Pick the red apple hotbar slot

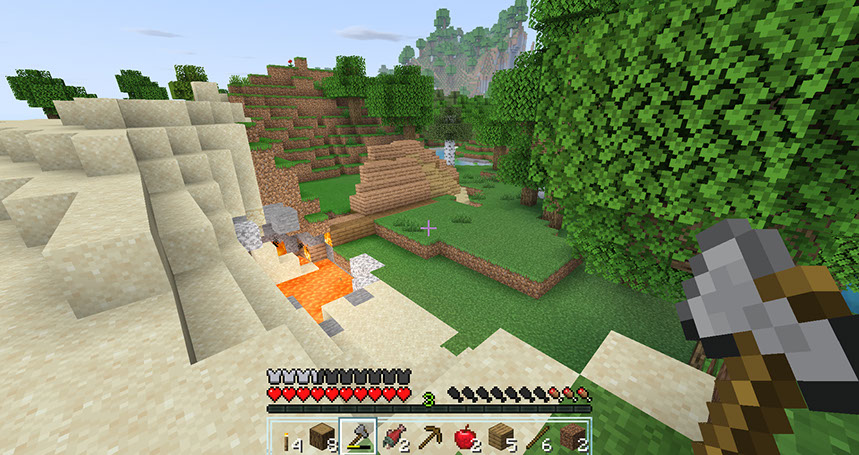(x=465, y=437)
